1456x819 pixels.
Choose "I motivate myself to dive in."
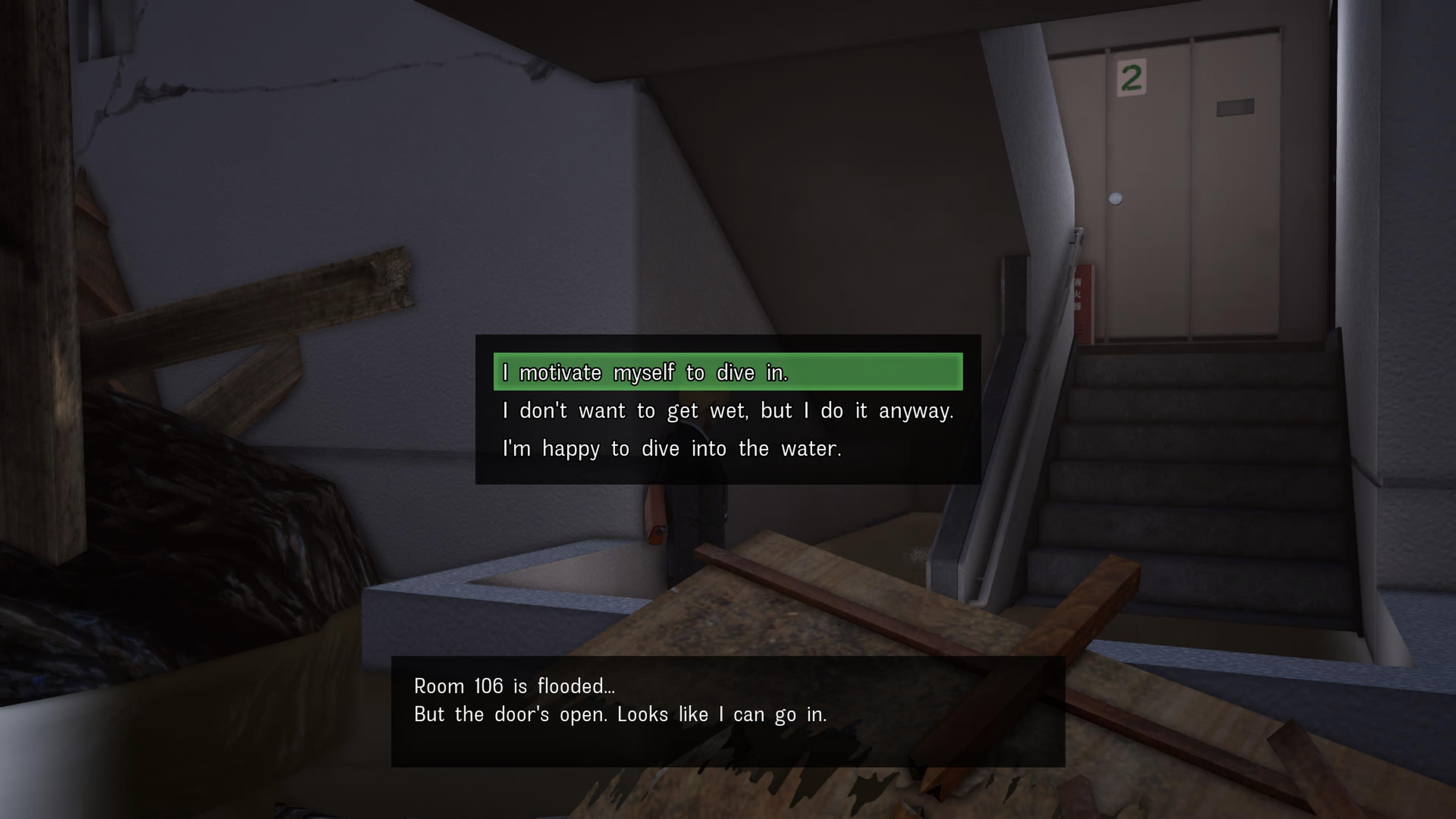click(x=728, y=372)
